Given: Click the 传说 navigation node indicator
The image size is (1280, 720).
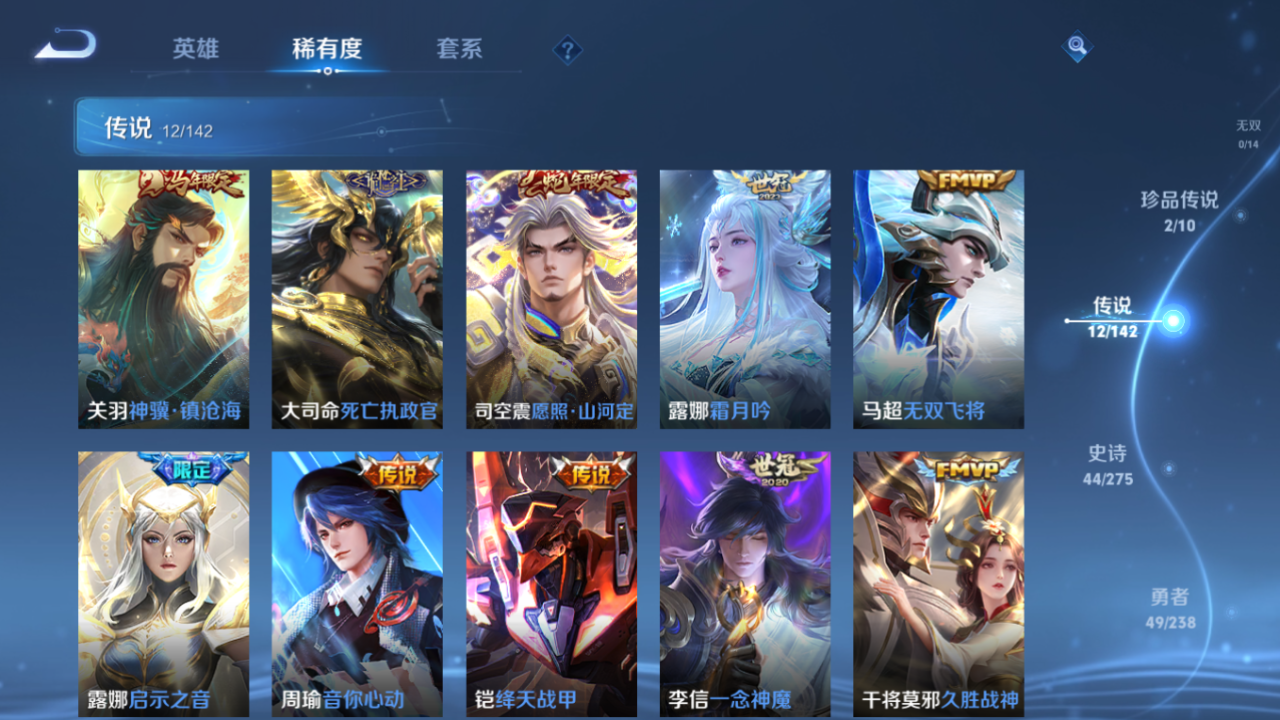Looking at the screenshot, I should click(x=1168, y=320).
